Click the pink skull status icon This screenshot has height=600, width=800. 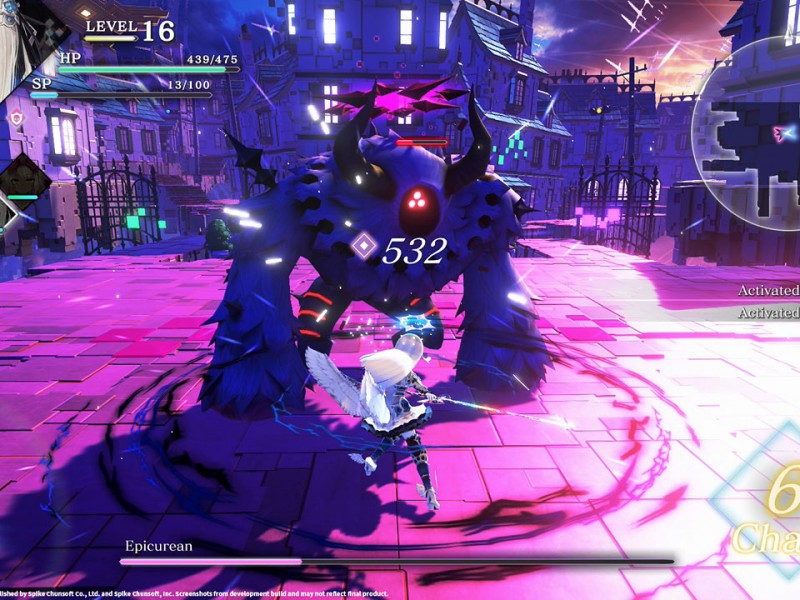[x=15, y=118]
